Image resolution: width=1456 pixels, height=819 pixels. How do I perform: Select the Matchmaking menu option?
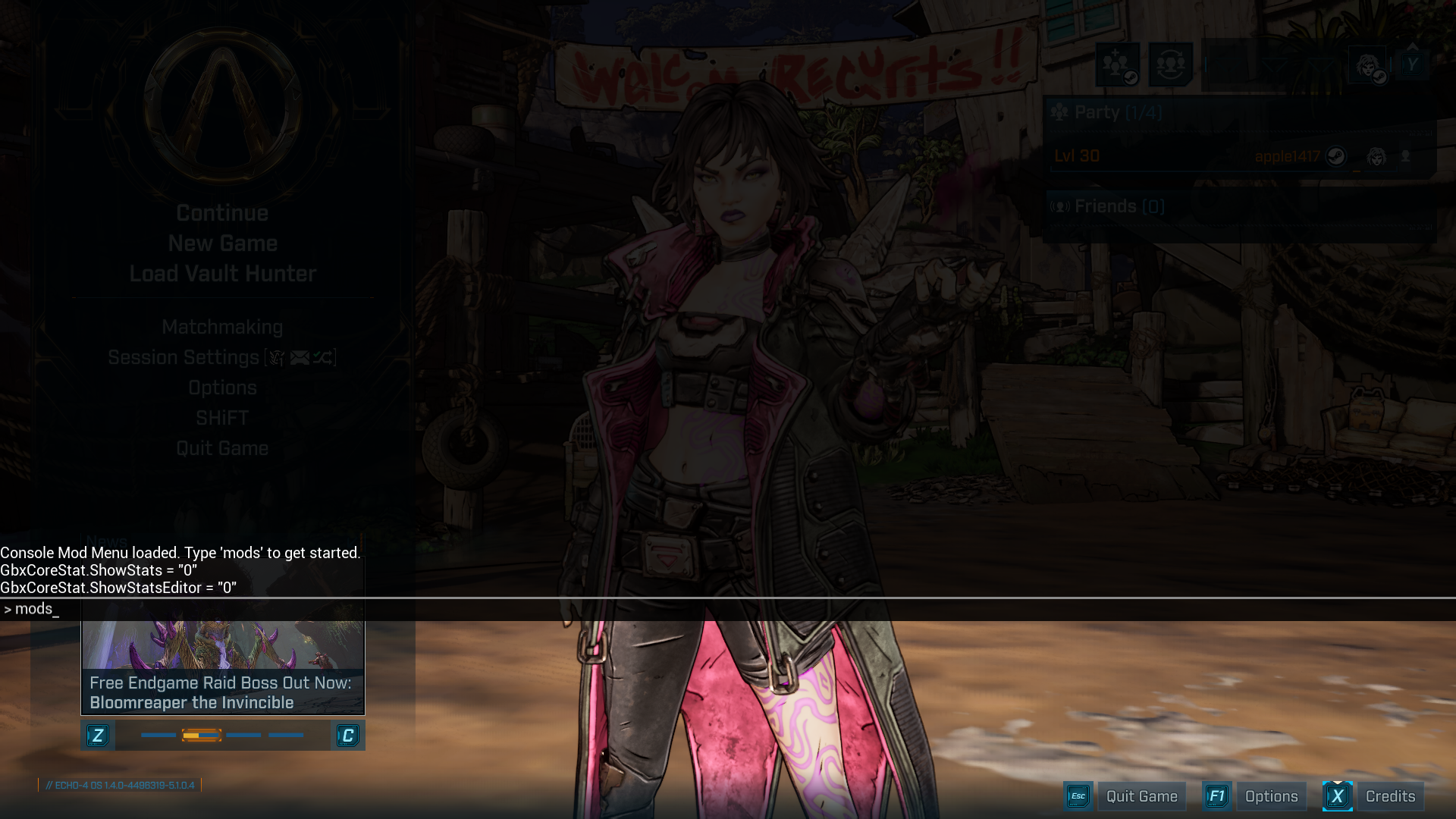click(x=223, y=327)
